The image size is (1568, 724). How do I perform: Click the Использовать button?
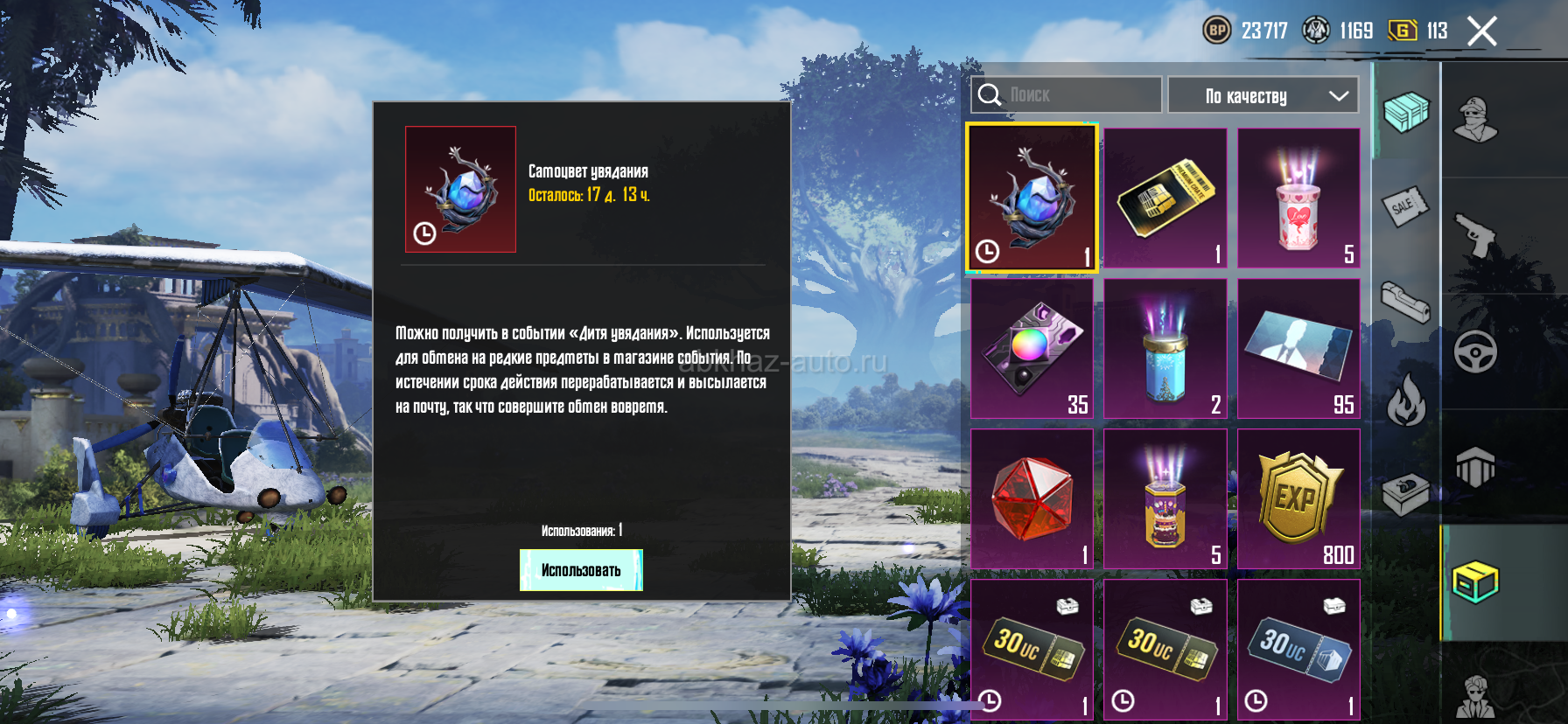(x=581, y=570)
